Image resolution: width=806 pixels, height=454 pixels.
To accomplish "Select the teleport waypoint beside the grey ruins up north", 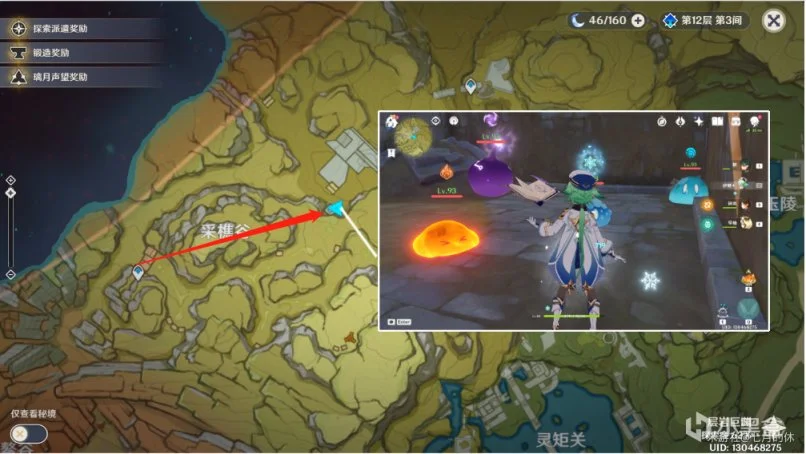I will click(x=470, y=87).
